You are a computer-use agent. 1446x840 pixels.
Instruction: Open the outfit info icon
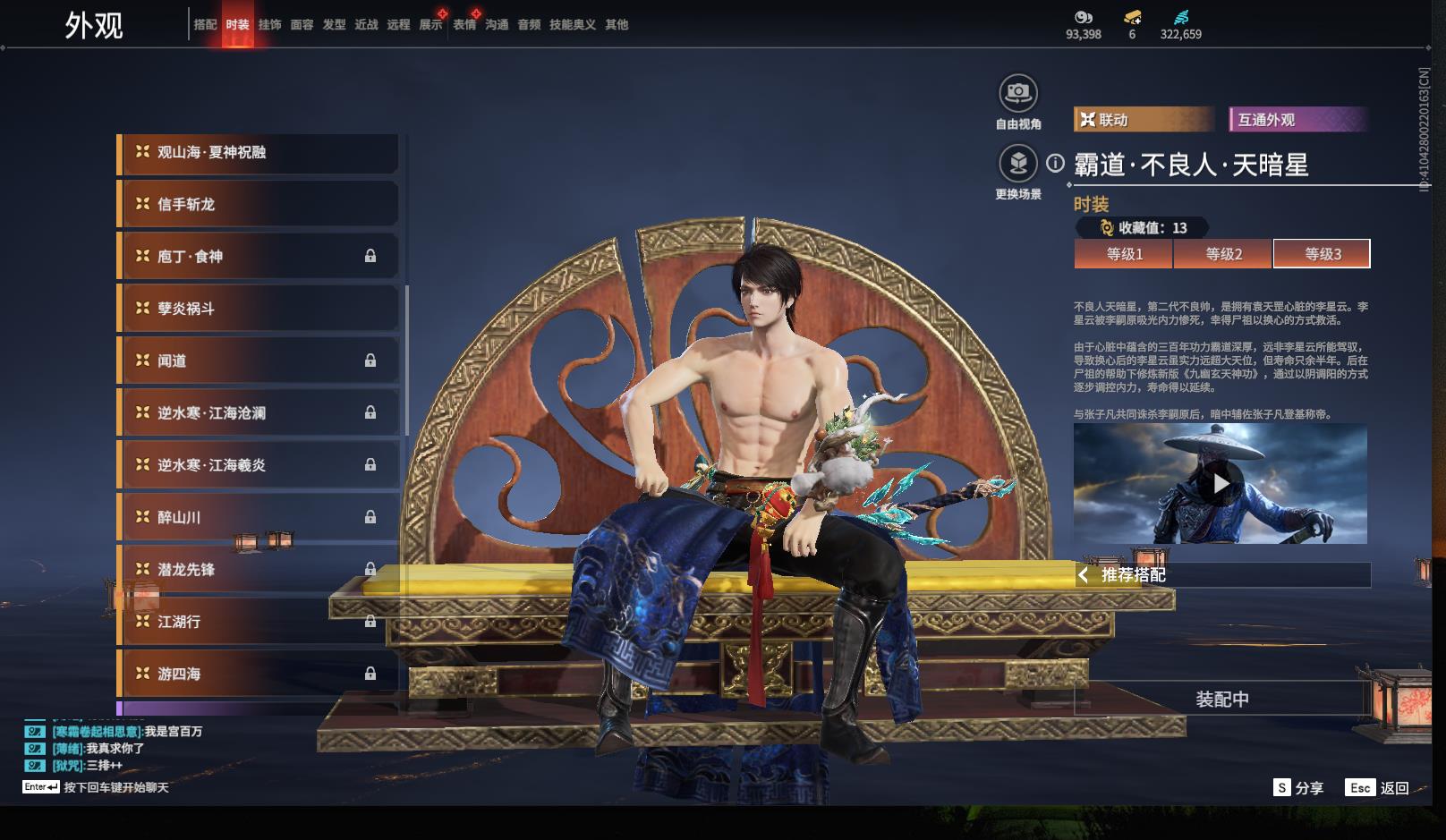1056,164
